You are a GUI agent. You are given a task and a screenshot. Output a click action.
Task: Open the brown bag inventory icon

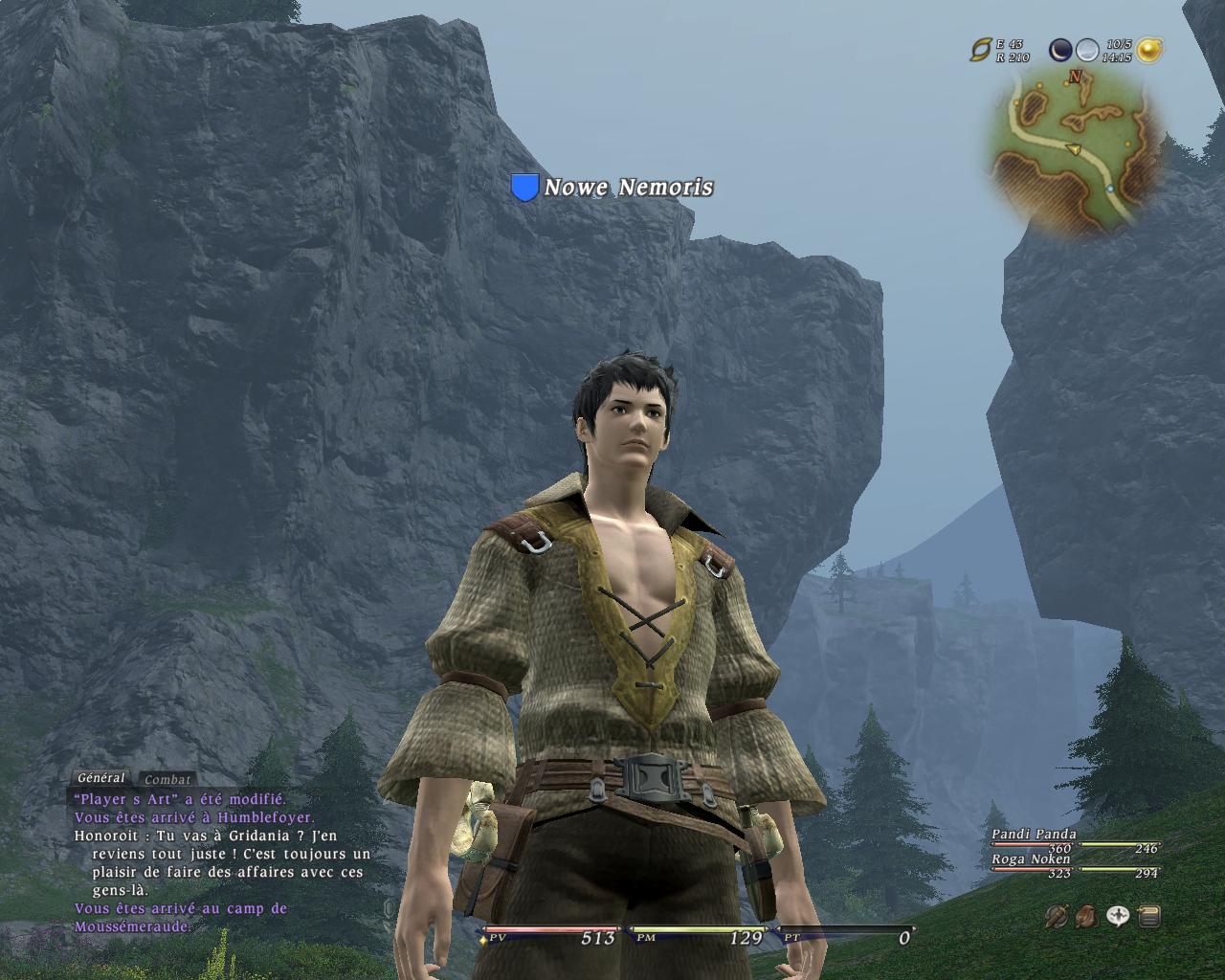coord(1087,917)
